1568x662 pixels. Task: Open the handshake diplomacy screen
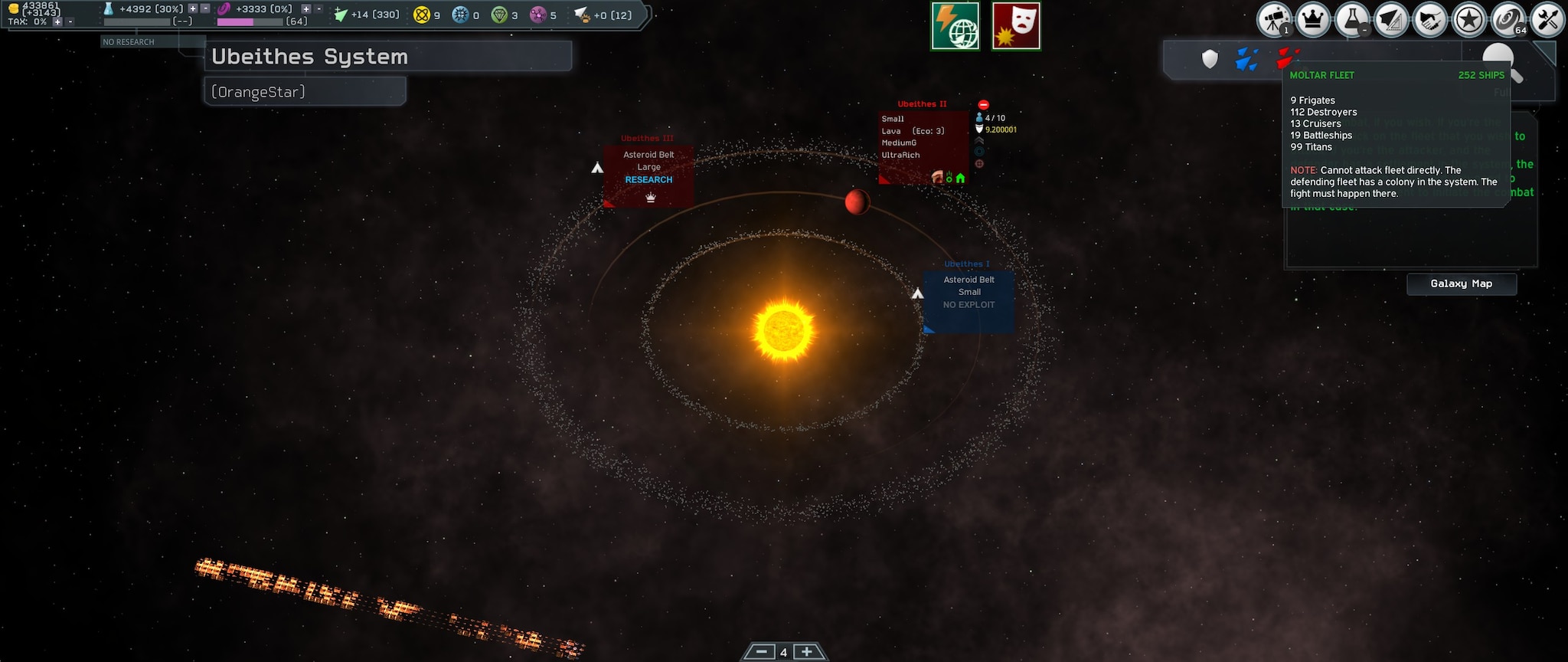point(1429,20)
